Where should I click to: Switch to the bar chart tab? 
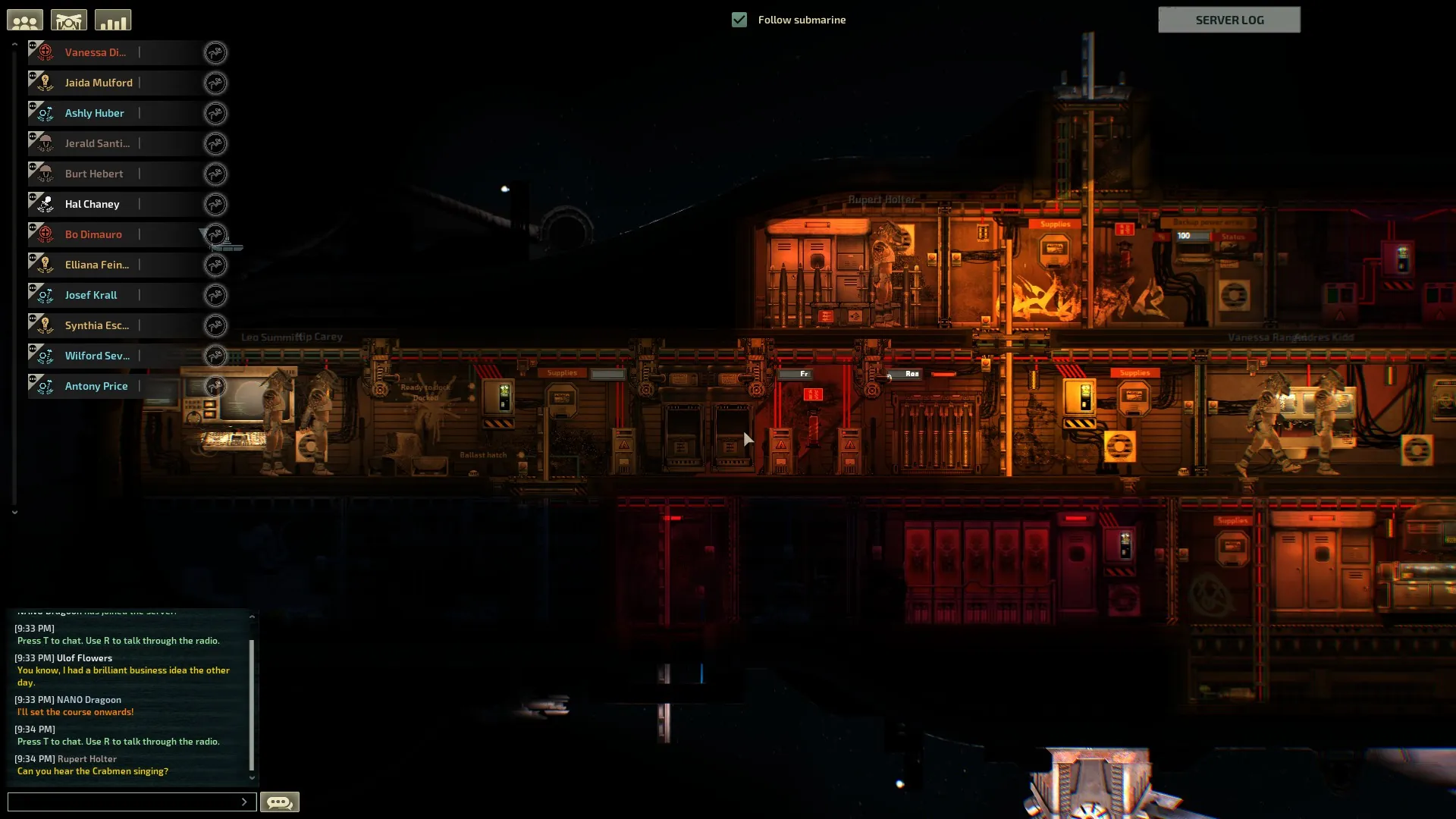(113, 20)
